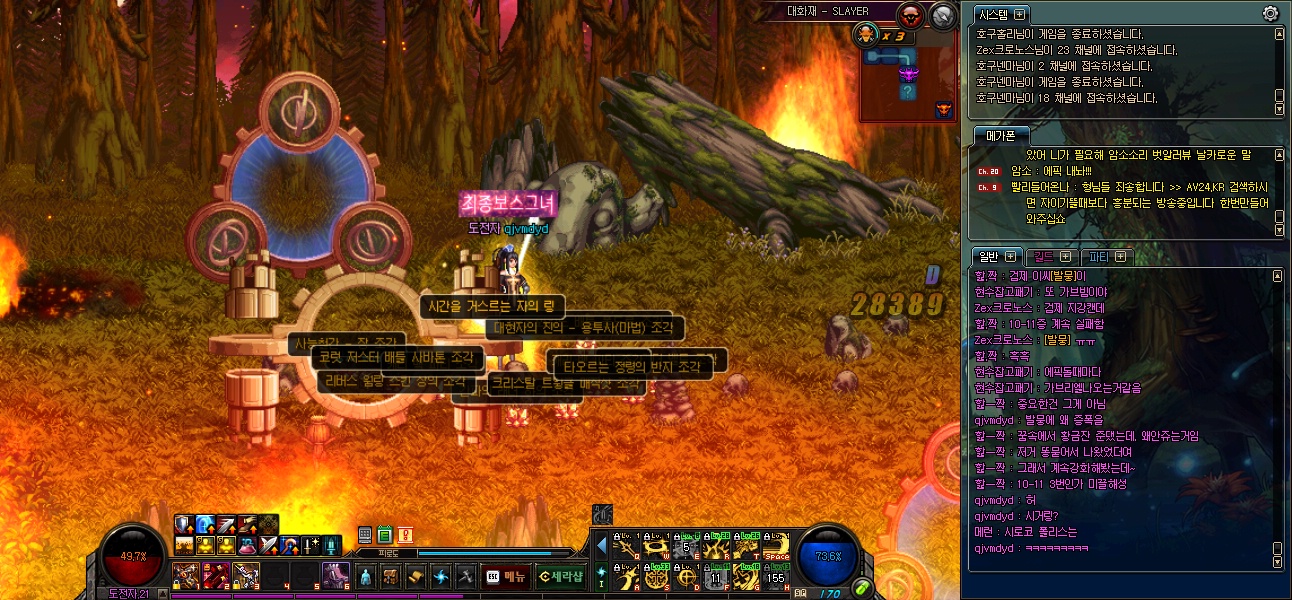
Task: Click the dungeon minimap
Action: [x=907, y=84]
